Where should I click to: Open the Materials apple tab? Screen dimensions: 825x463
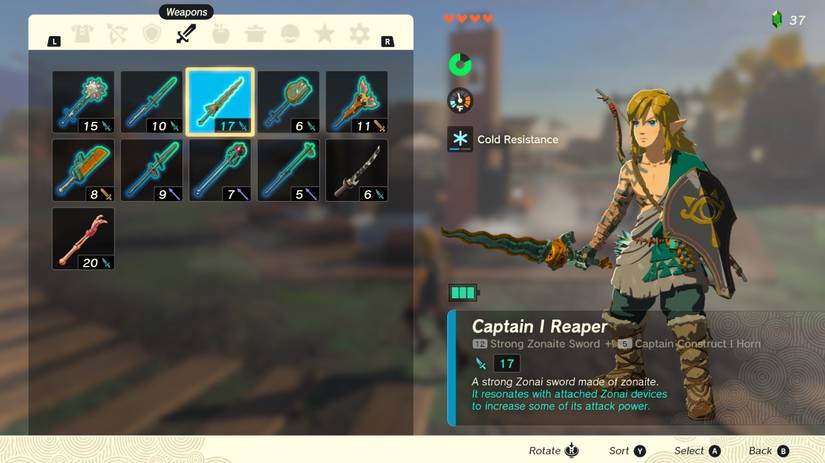coord(221,35)
